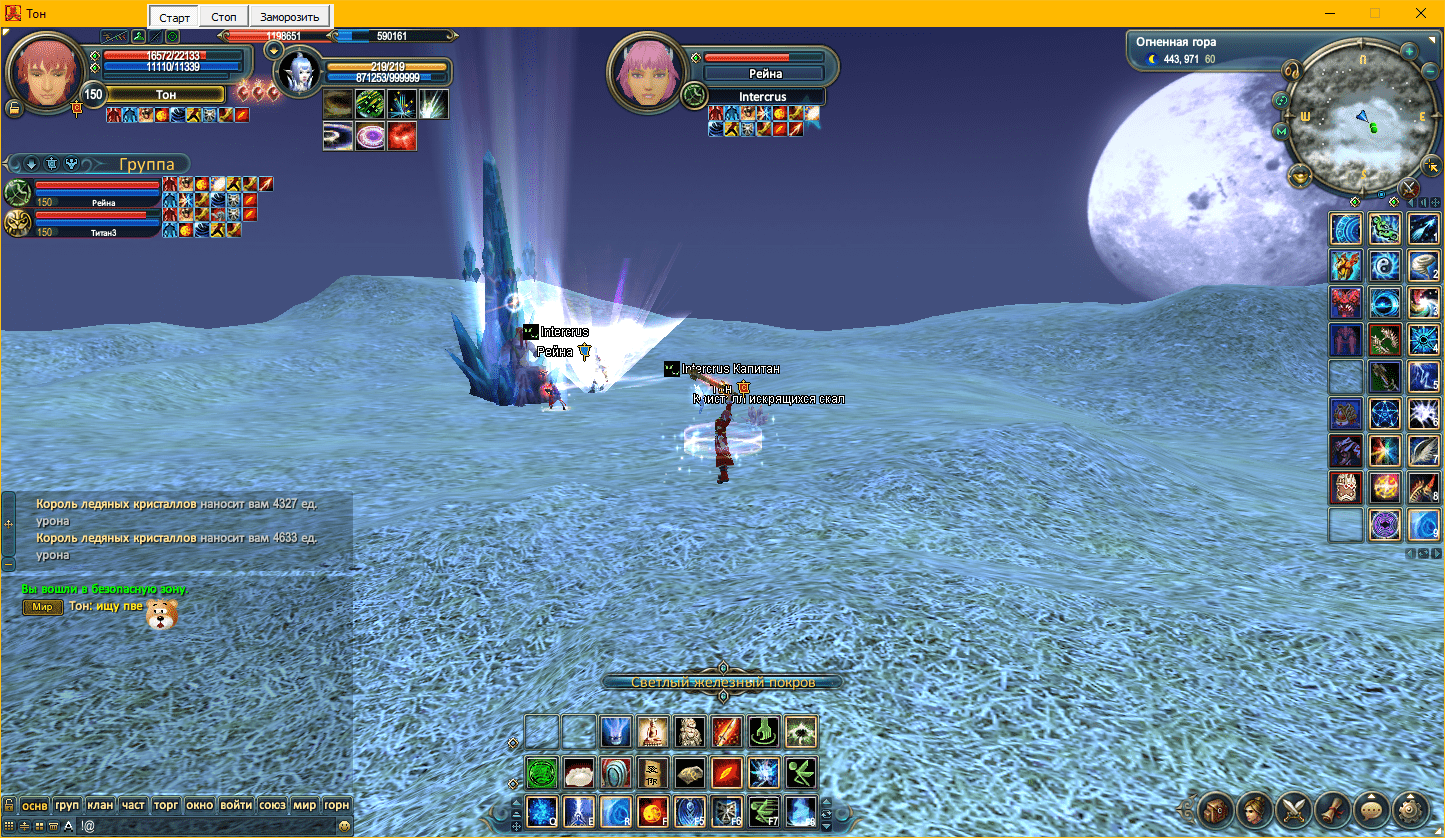1445x838 pixels.
Task: Zoom in the minimap with the plus button
Action: [x=1409, y=51]
